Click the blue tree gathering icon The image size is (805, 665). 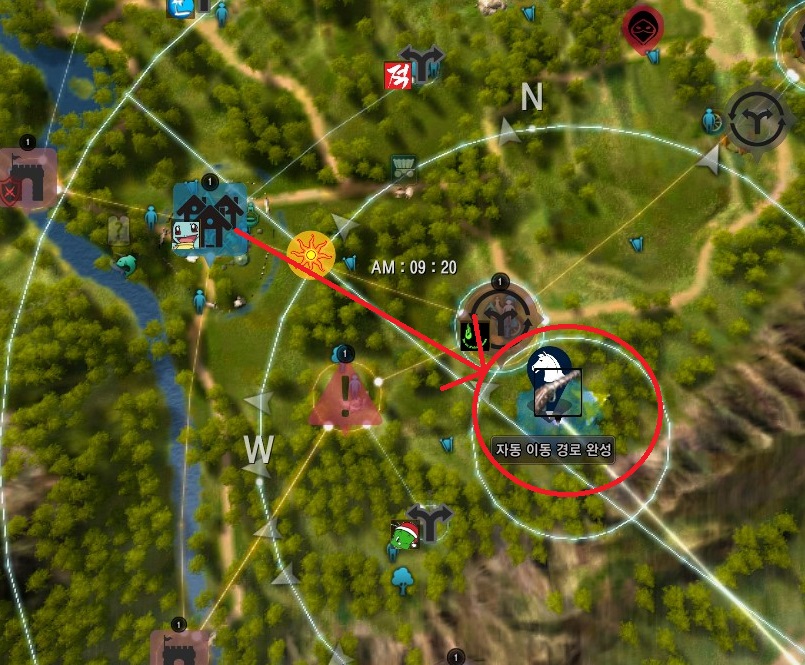click(403, 579)
